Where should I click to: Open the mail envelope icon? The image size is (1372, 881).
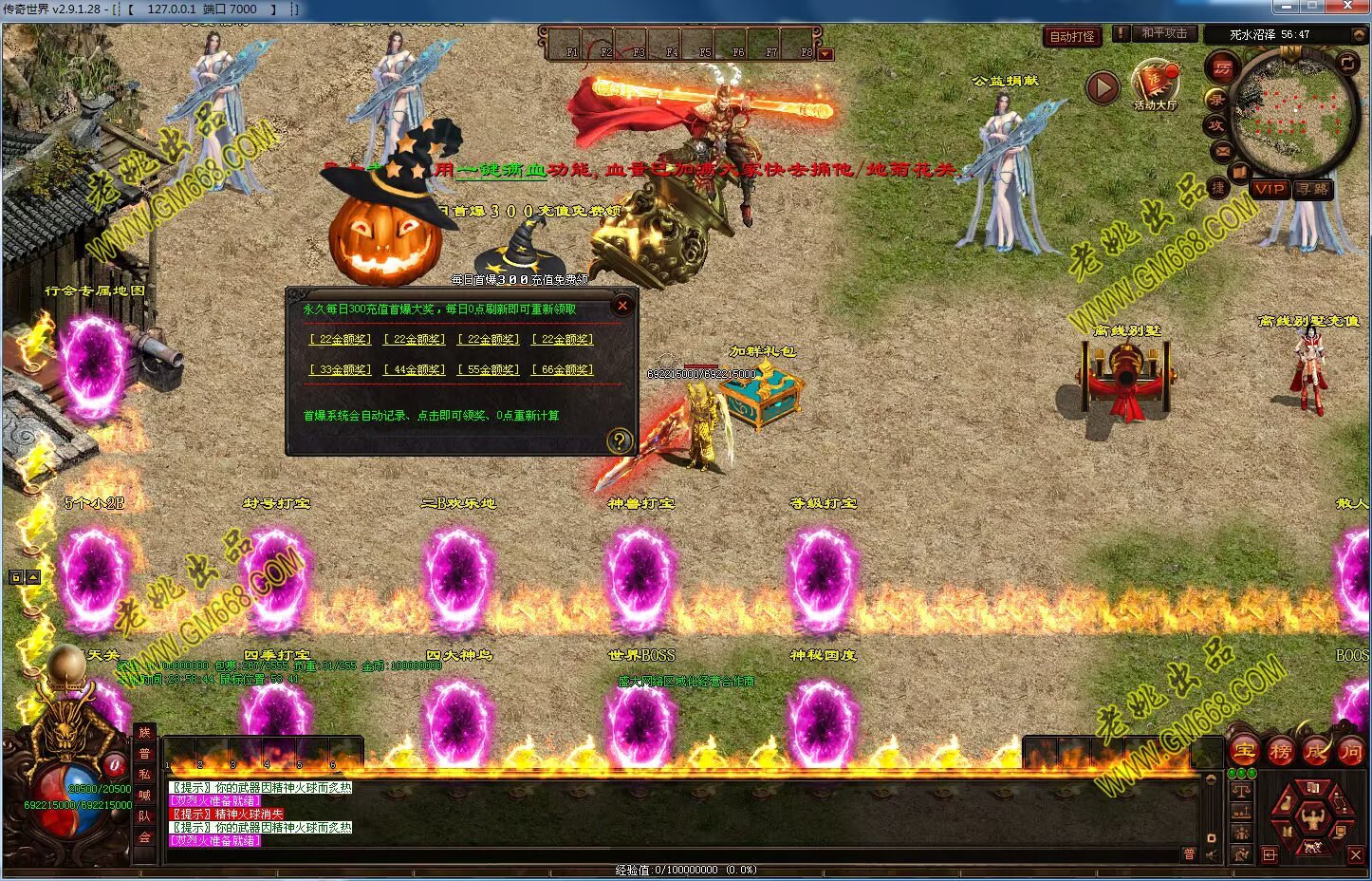click(x=1221, y=150)
